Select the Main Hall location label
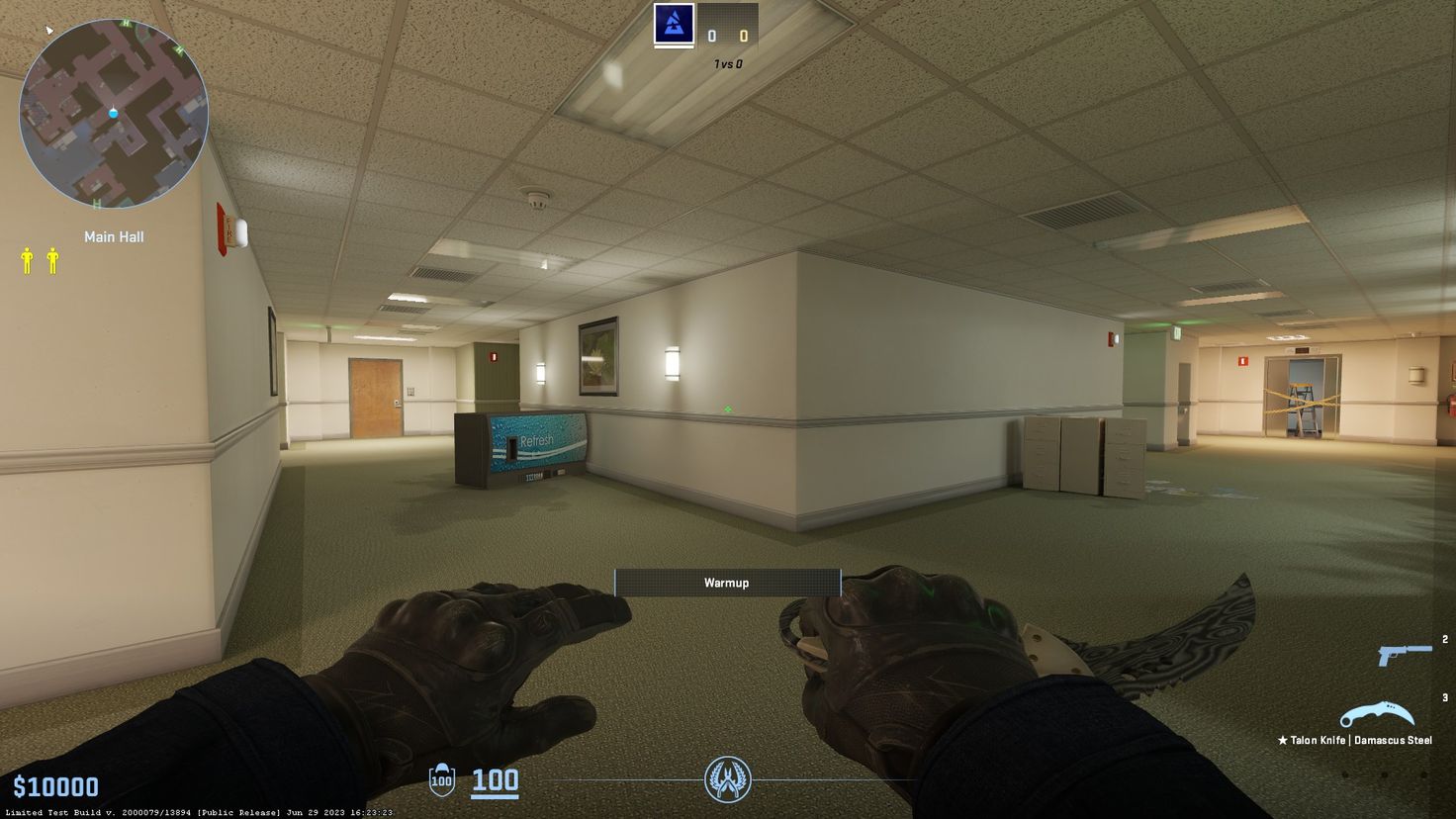The width and height of the screenshot is (1456, 819). coord(114,236)
